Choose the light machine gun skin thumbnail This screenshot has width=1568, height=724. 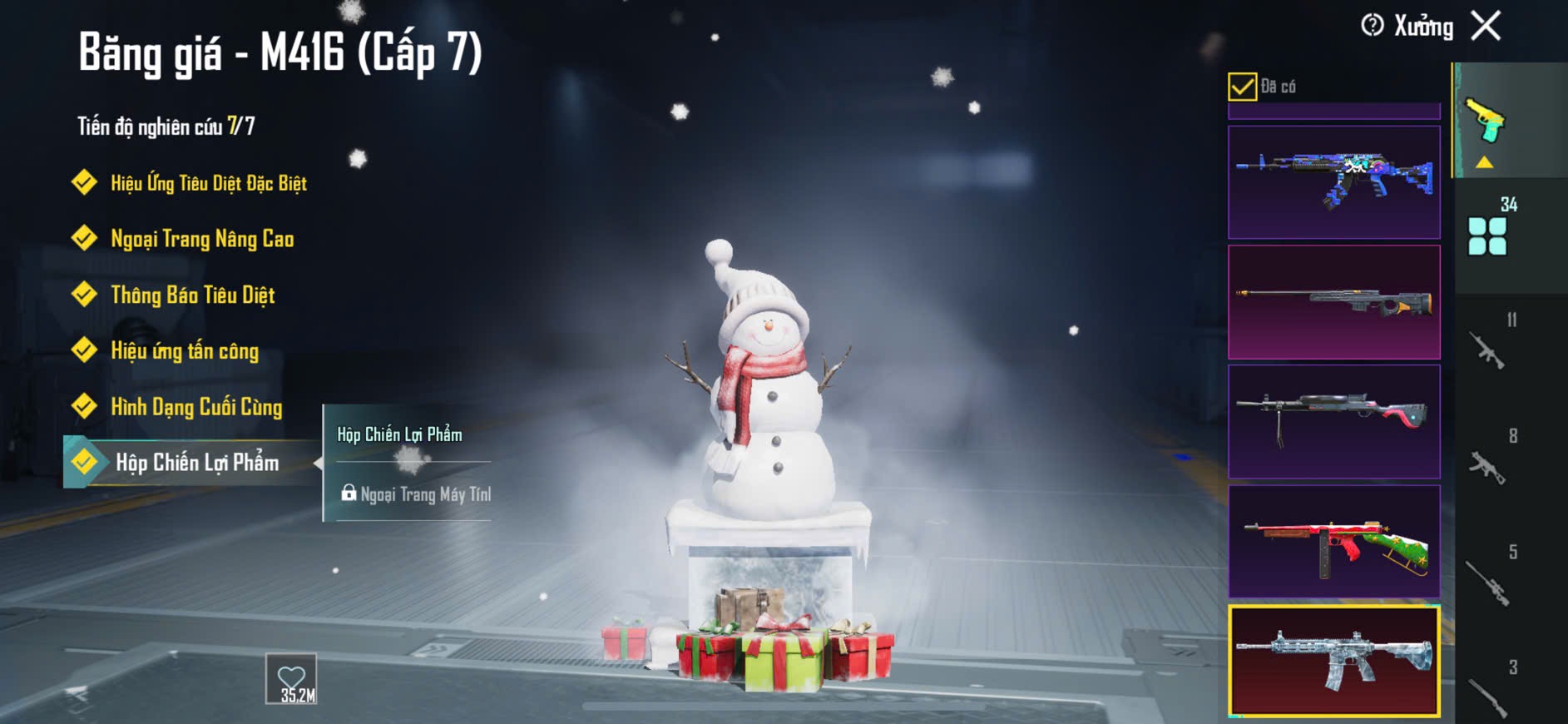[1333, 422]
